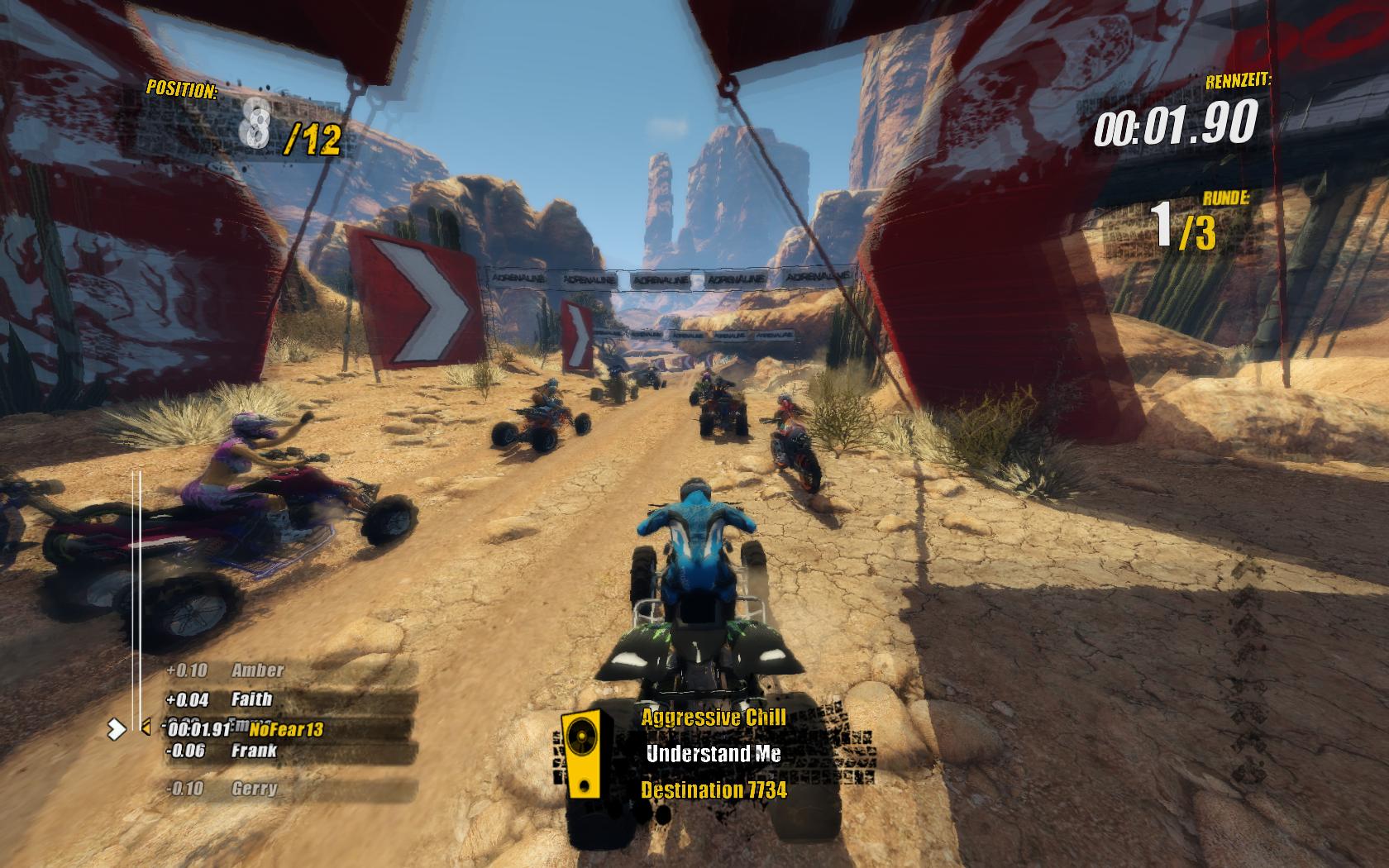Viewport: 1389px width, 868px height.
Task: Choose the NoFear13 player row
Action: (x=285, y=728)
